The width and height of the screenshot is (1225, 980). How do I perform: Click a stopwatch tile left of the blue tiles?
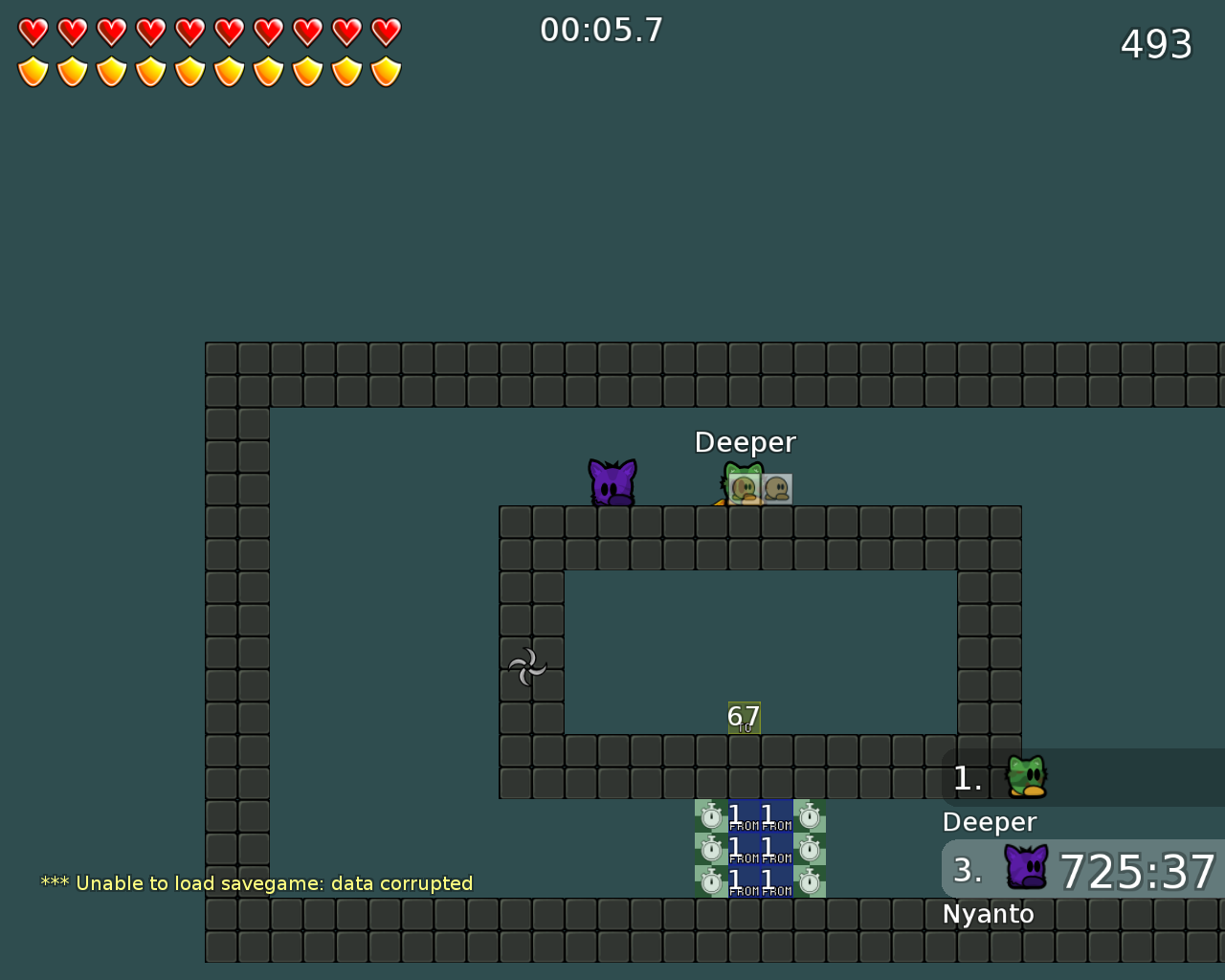pyautogui.click(x=710, y=848)
